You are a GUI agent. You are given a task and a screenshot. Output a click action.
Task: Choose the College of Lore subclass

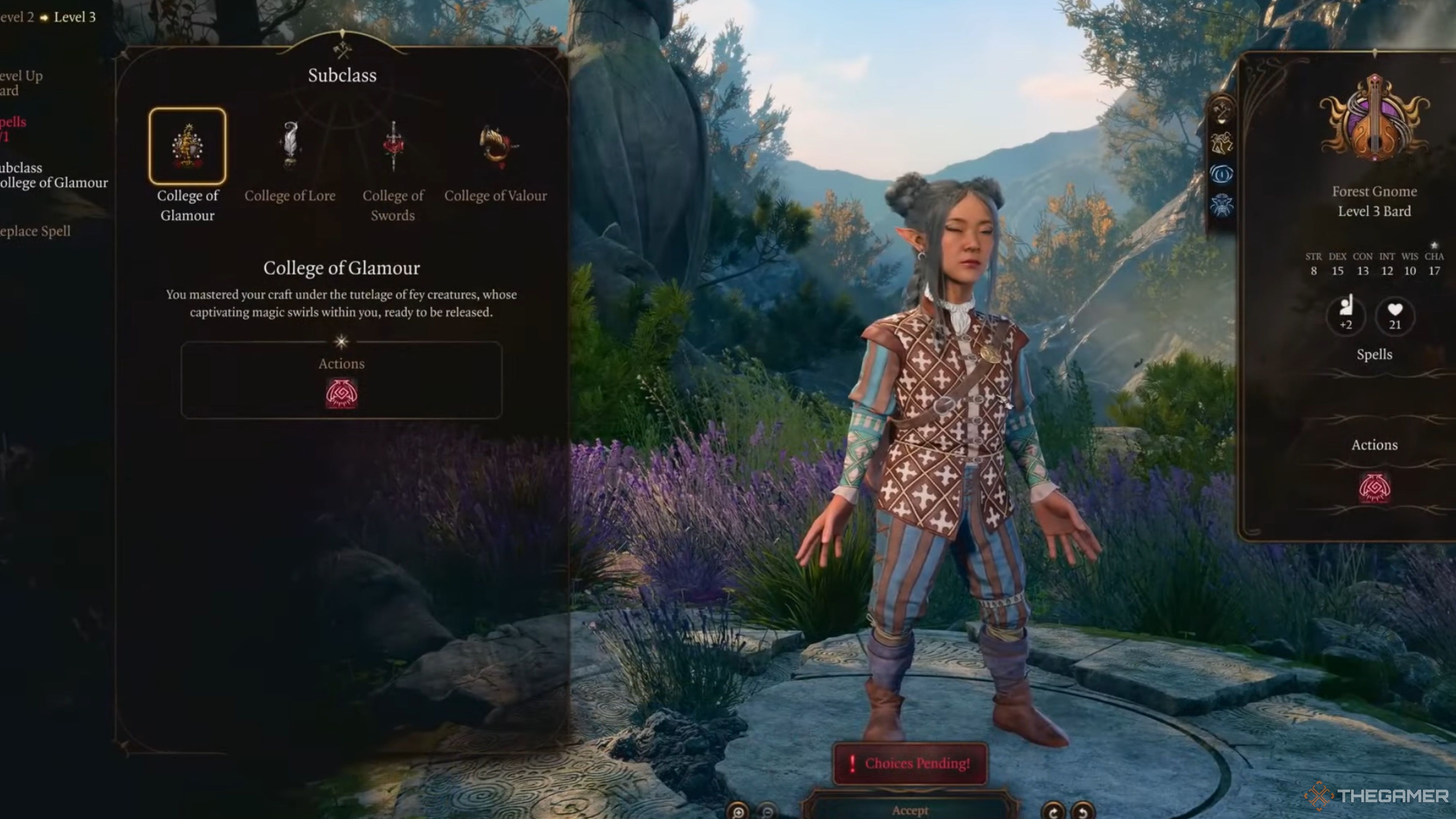coord(290,146)
